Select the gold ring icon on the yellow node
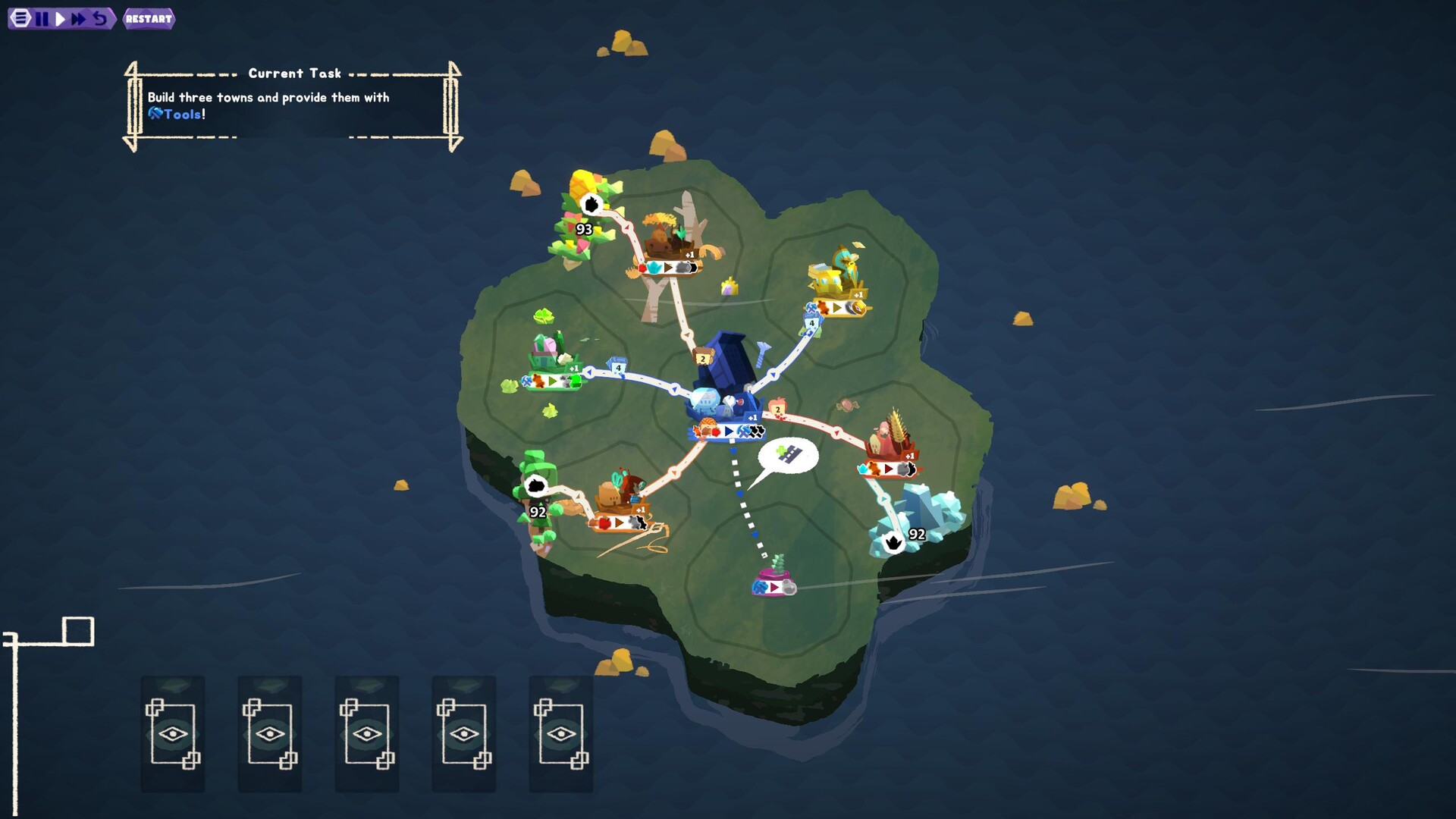 pyautogui.click(x=856, y=309)
